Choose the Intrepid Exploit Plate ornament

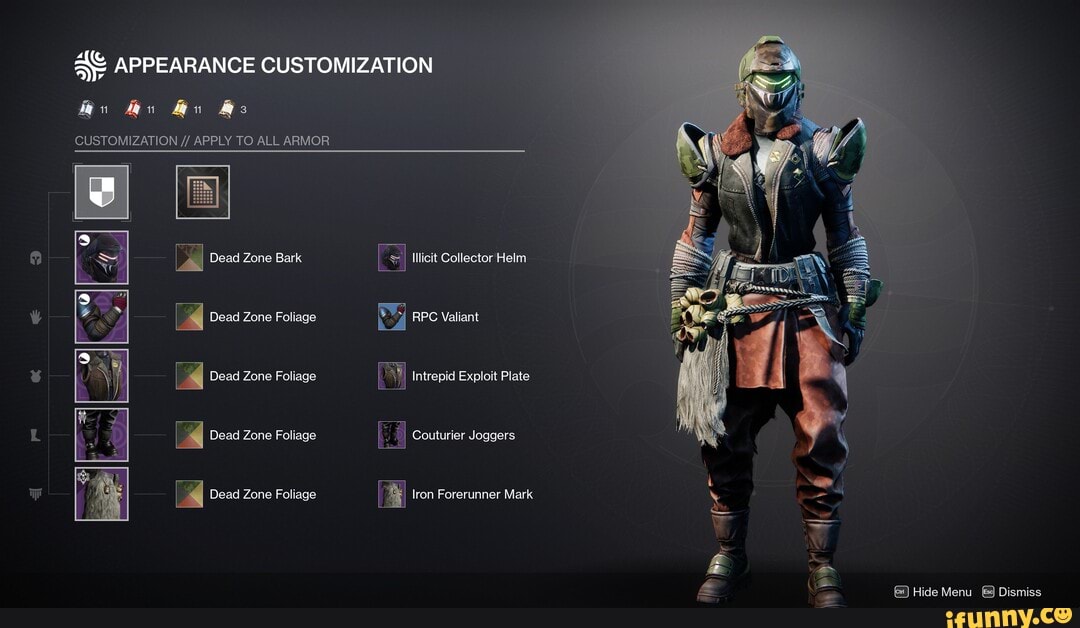(392, 376)
